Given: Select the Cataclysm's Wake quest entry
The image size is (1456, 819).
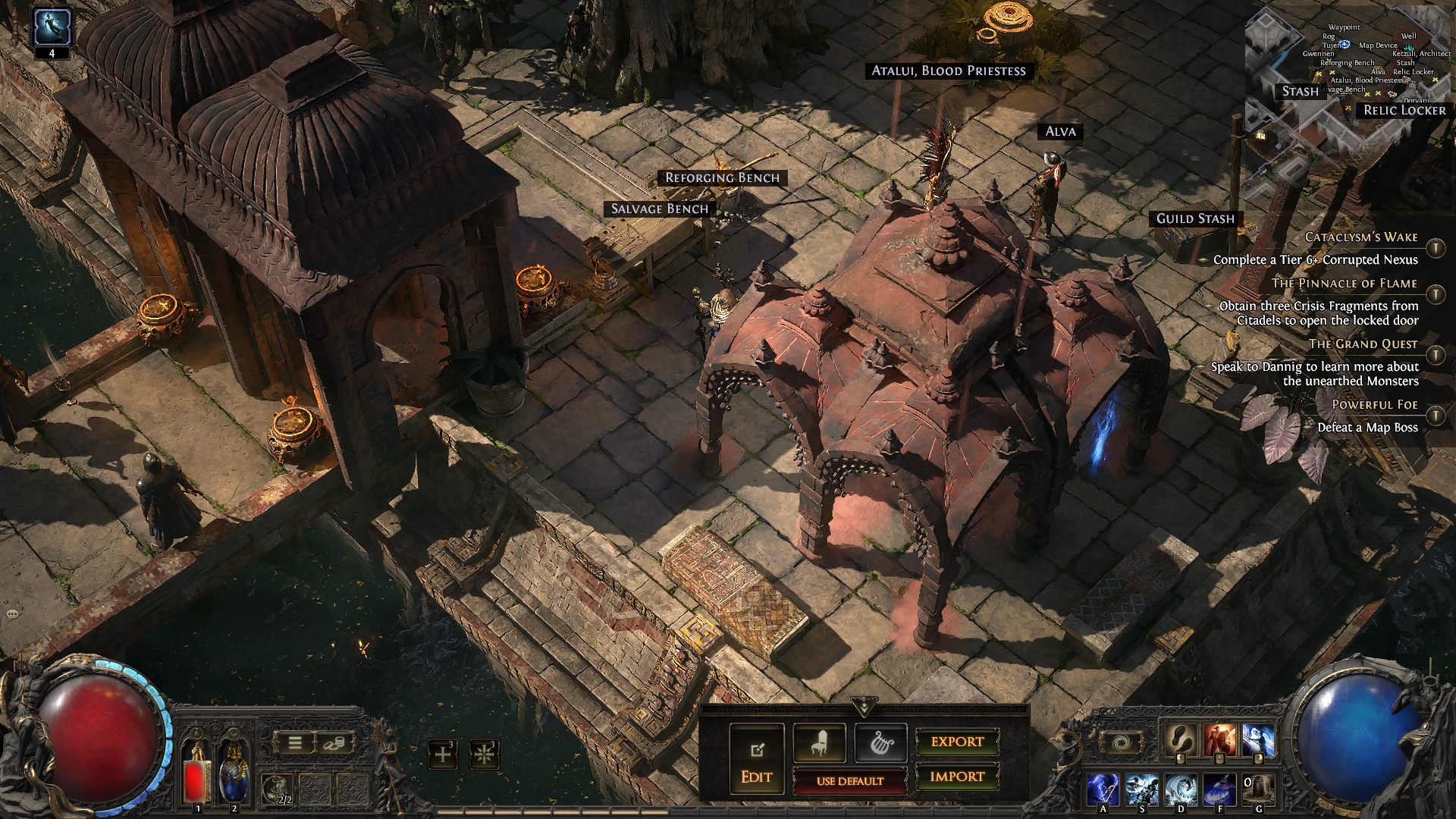Looking at the screenshot, I should (1360, 237).
